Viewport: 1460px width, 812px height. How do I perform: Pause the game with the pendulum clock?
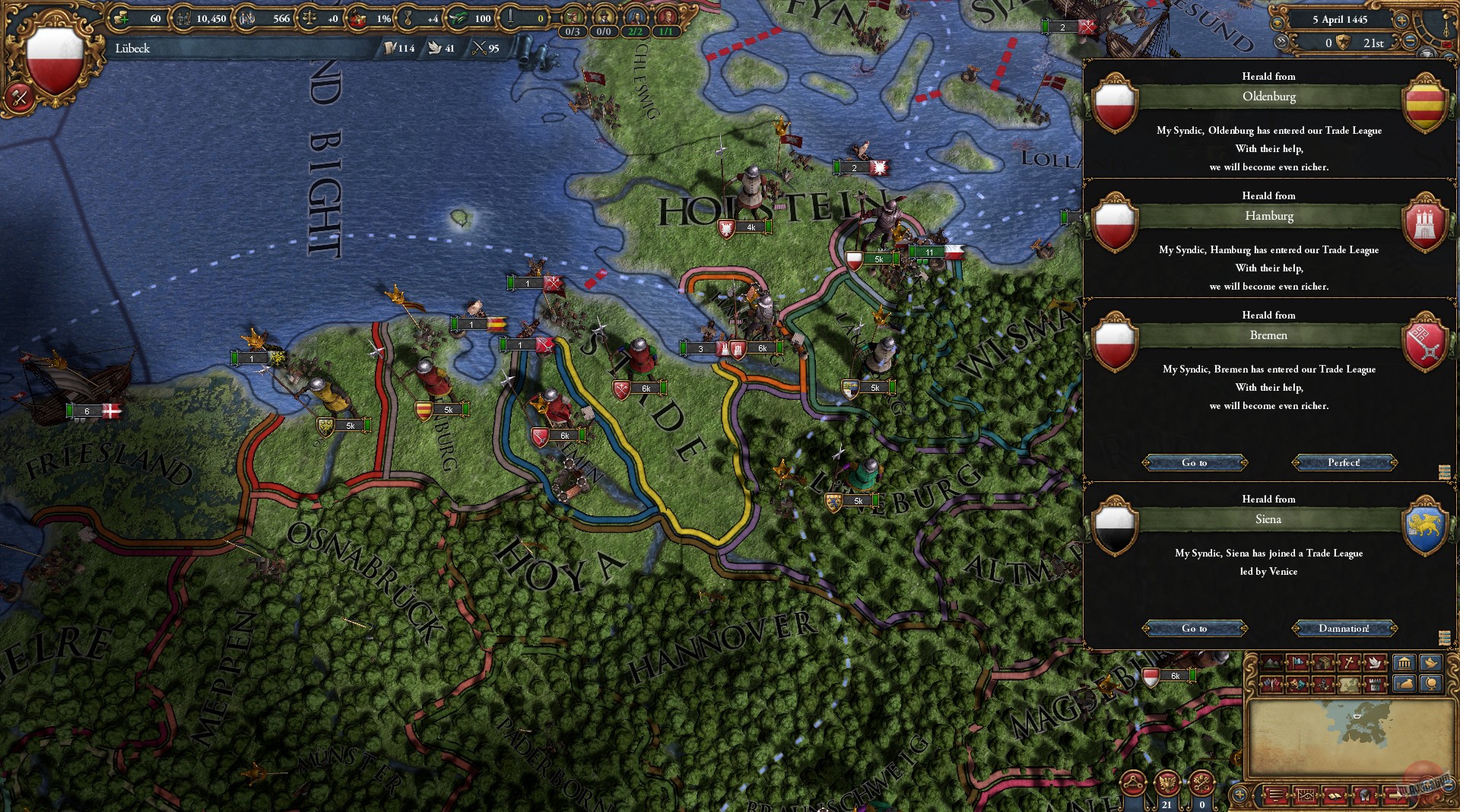pos(1446,25)
